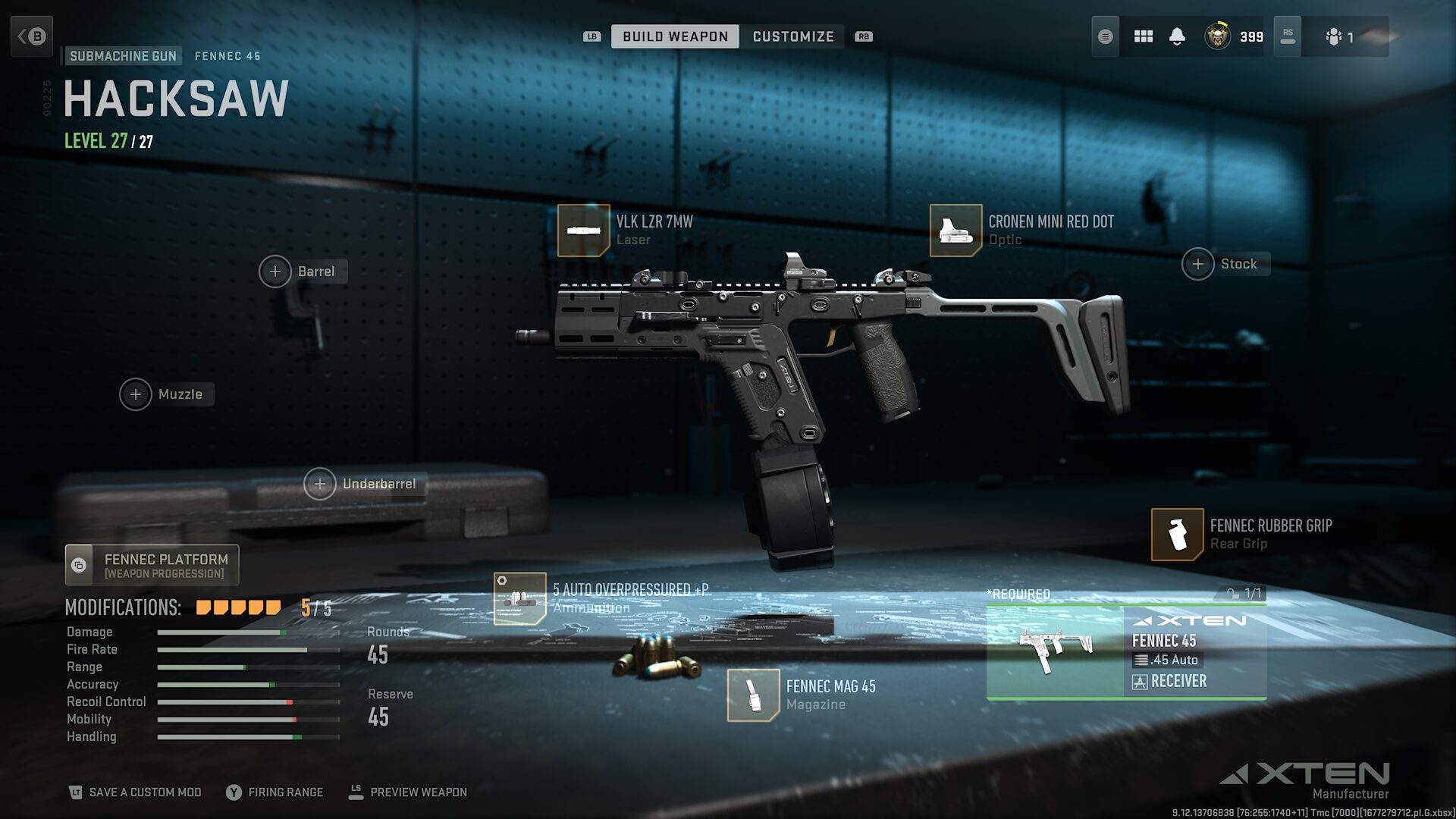
Task: Add an Underbarrel attachment
Action: pos(320,484)
